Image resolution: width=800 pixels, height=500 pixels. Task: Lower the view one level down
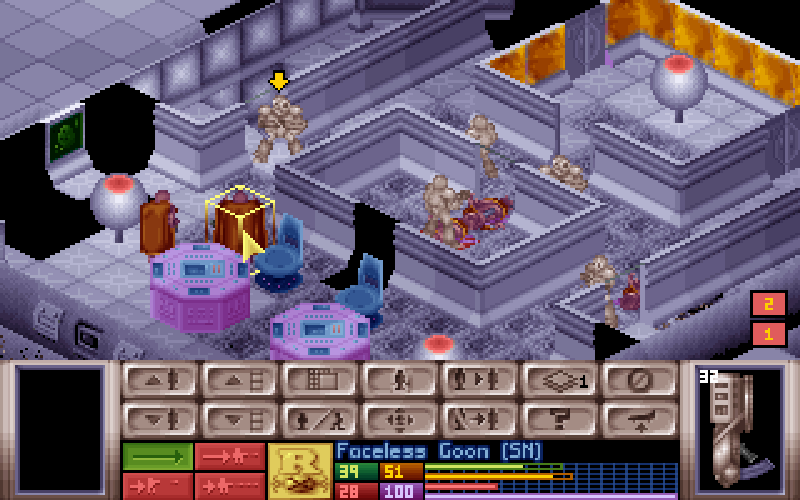coord(240,418)
